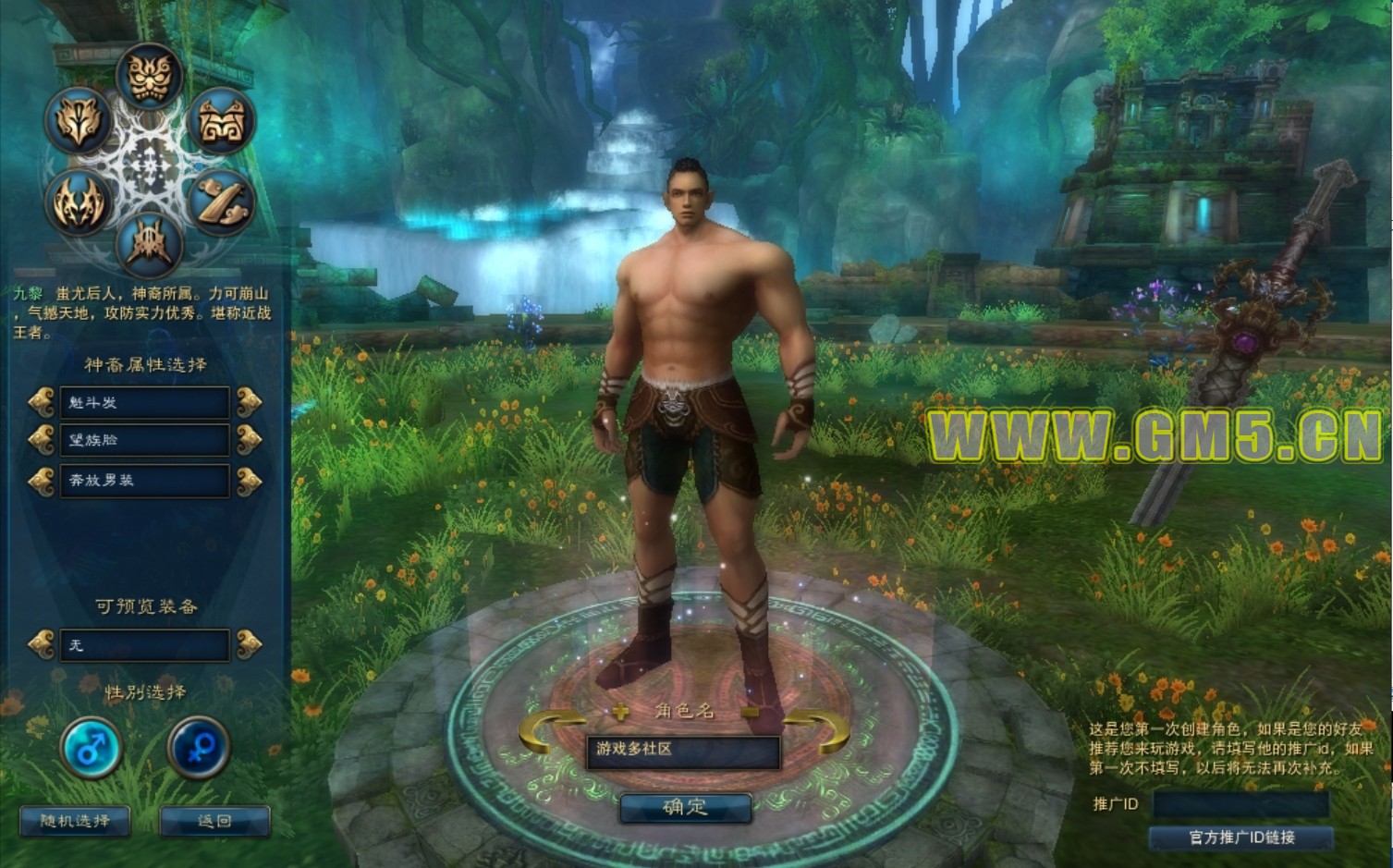1393x868 pixels.
Task: Cycle preview equipment forward from 无
Action: (249, 644)
